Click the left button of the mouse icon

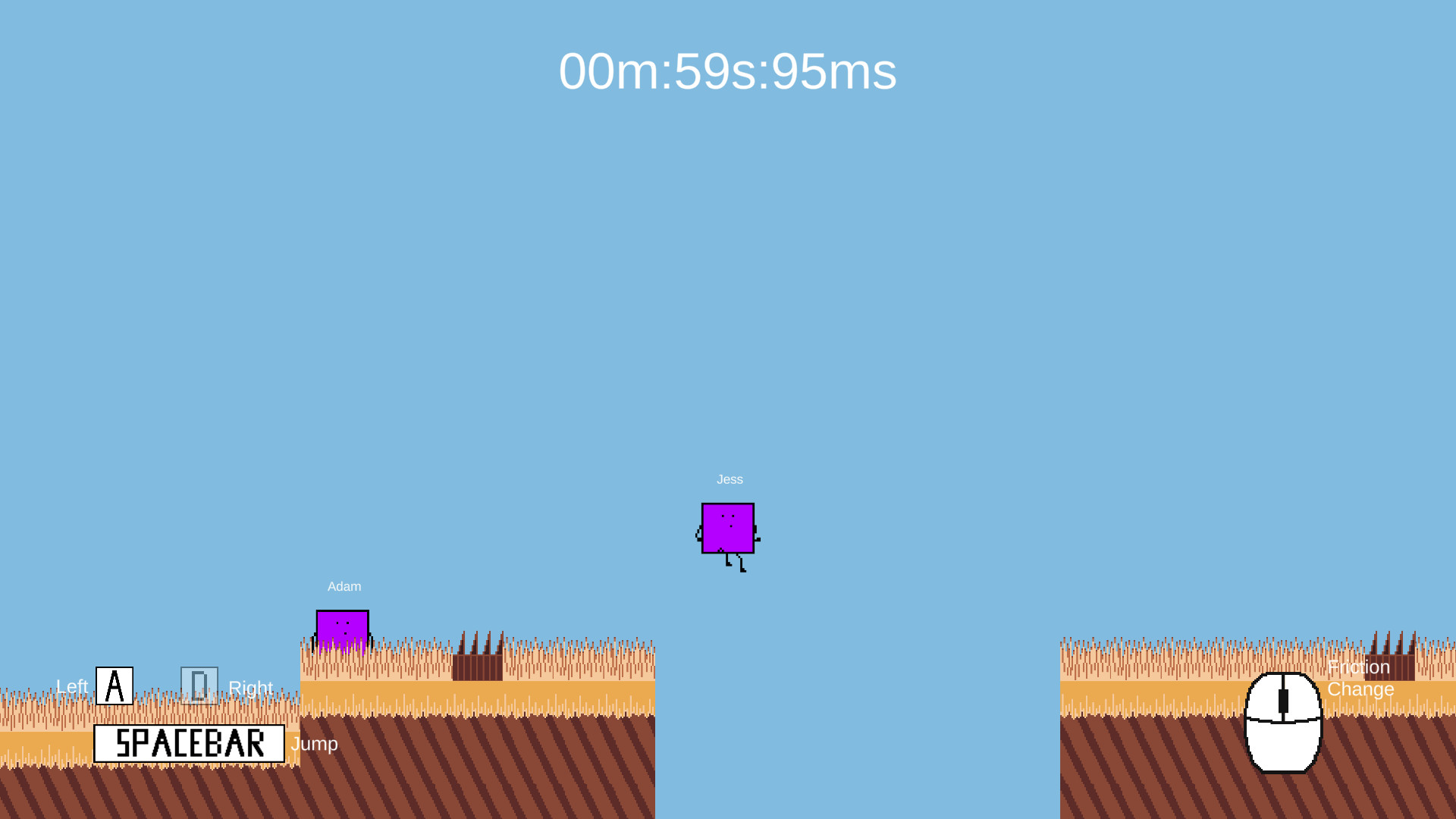[x=1265, y=694]
